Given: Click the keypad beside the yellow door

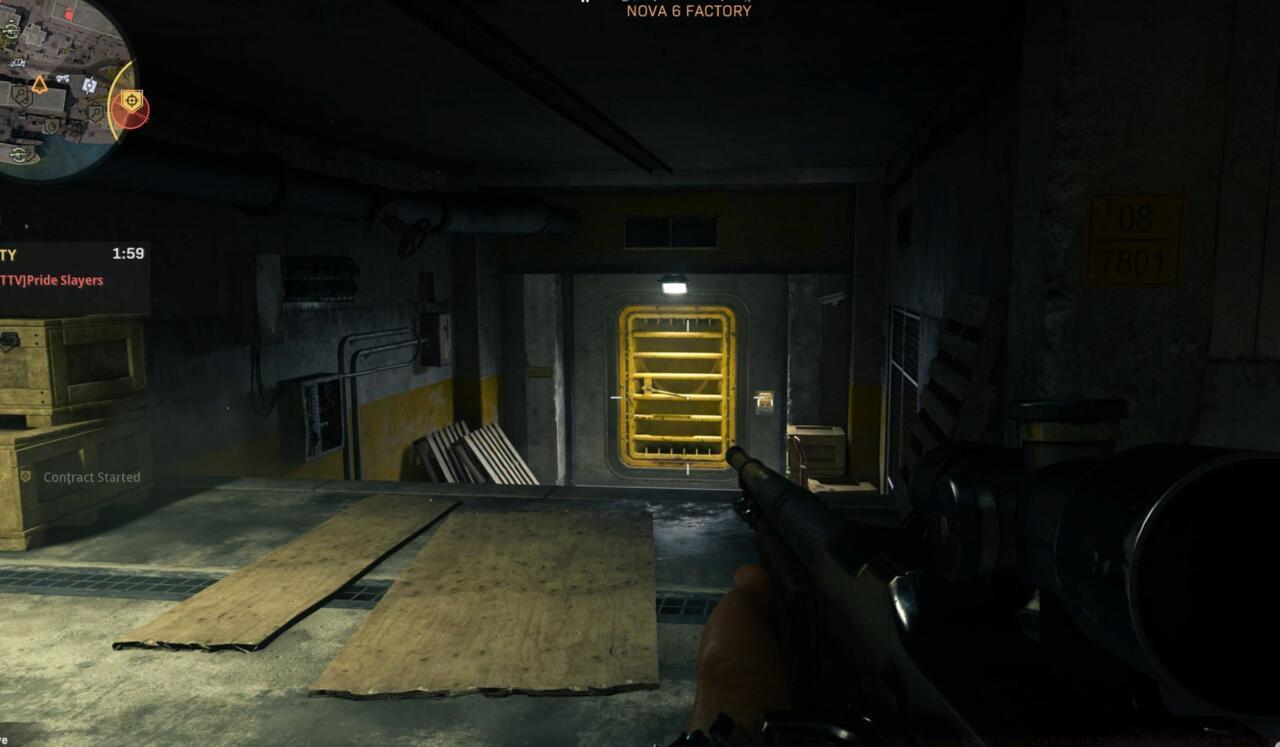Looking at the screenshot, I should point(764,400).
